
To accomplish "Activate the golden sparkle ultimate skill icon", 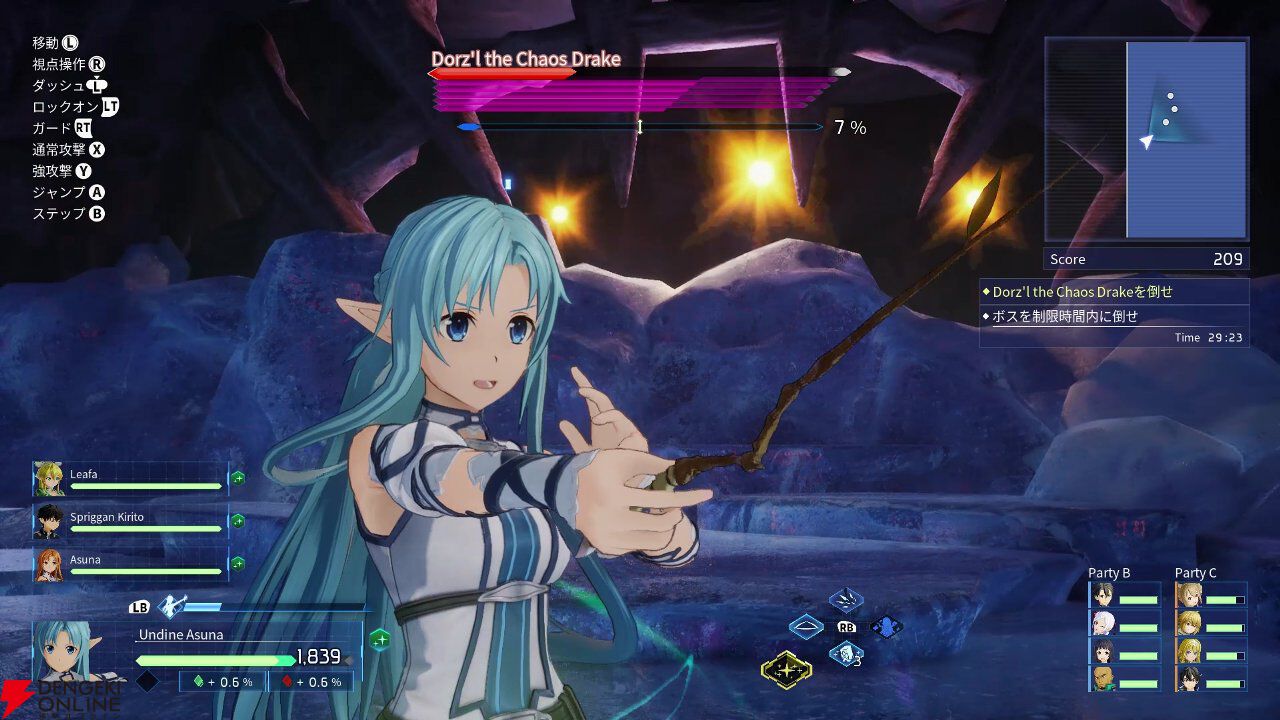I will click(x=786, y=669).
